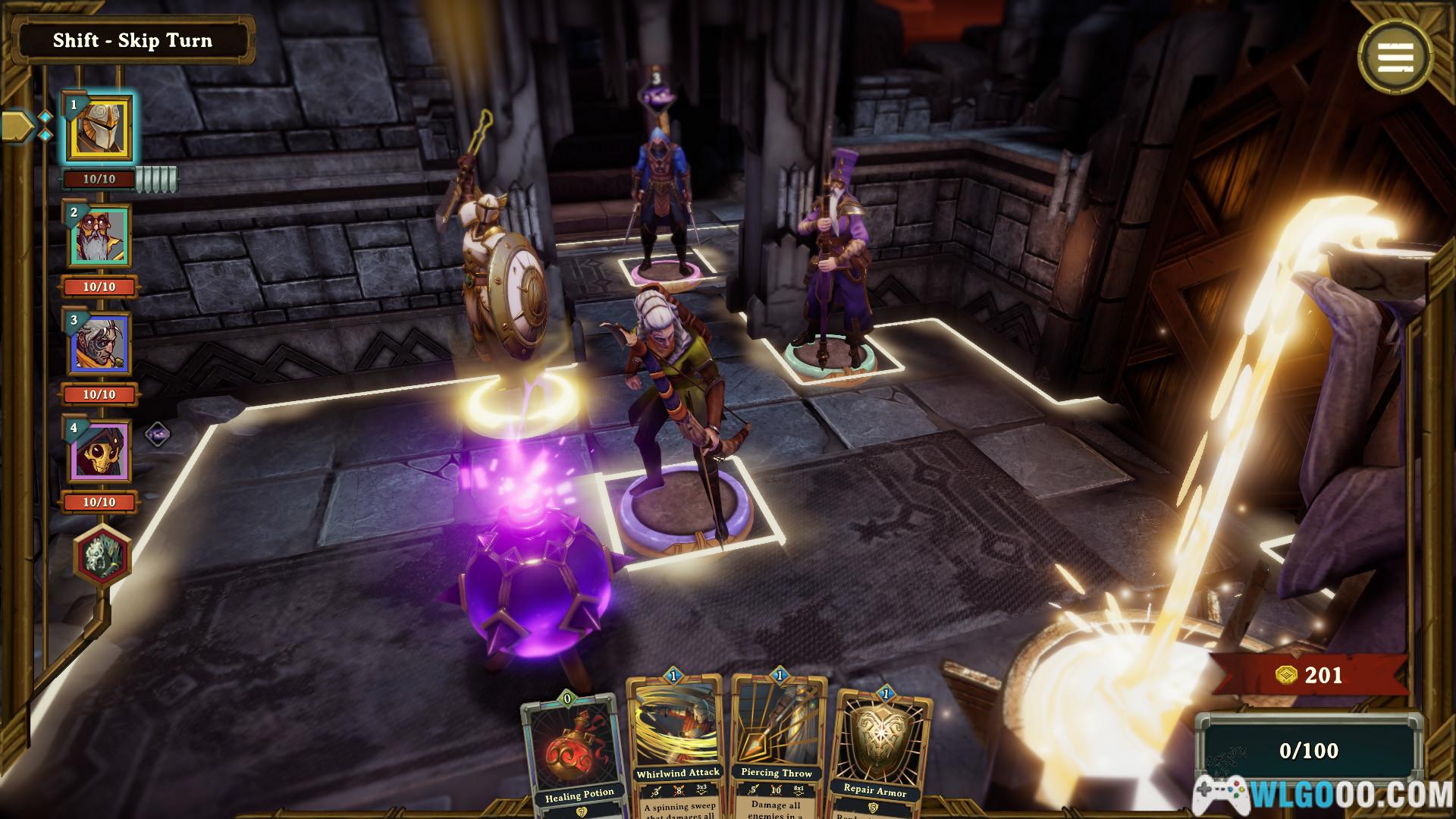Image resolution: width=1456 pixels, height=819 pixels.
Task: Skip the turn with the Skip Turn button
Action: (133, 41)
